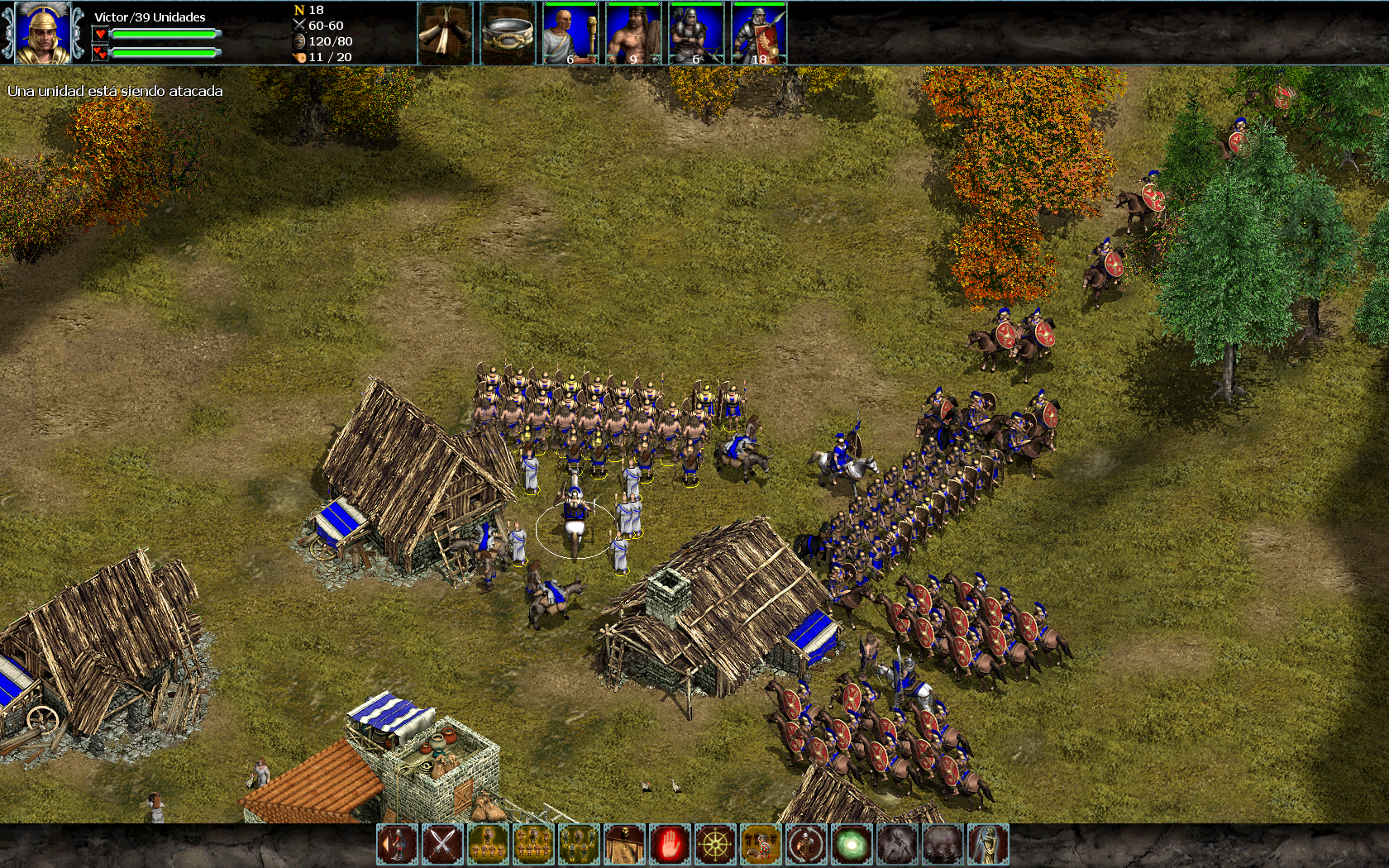This screenshot has width=1389, height=868.
Task: Click the golden robed statue icon
Action: 988,845
